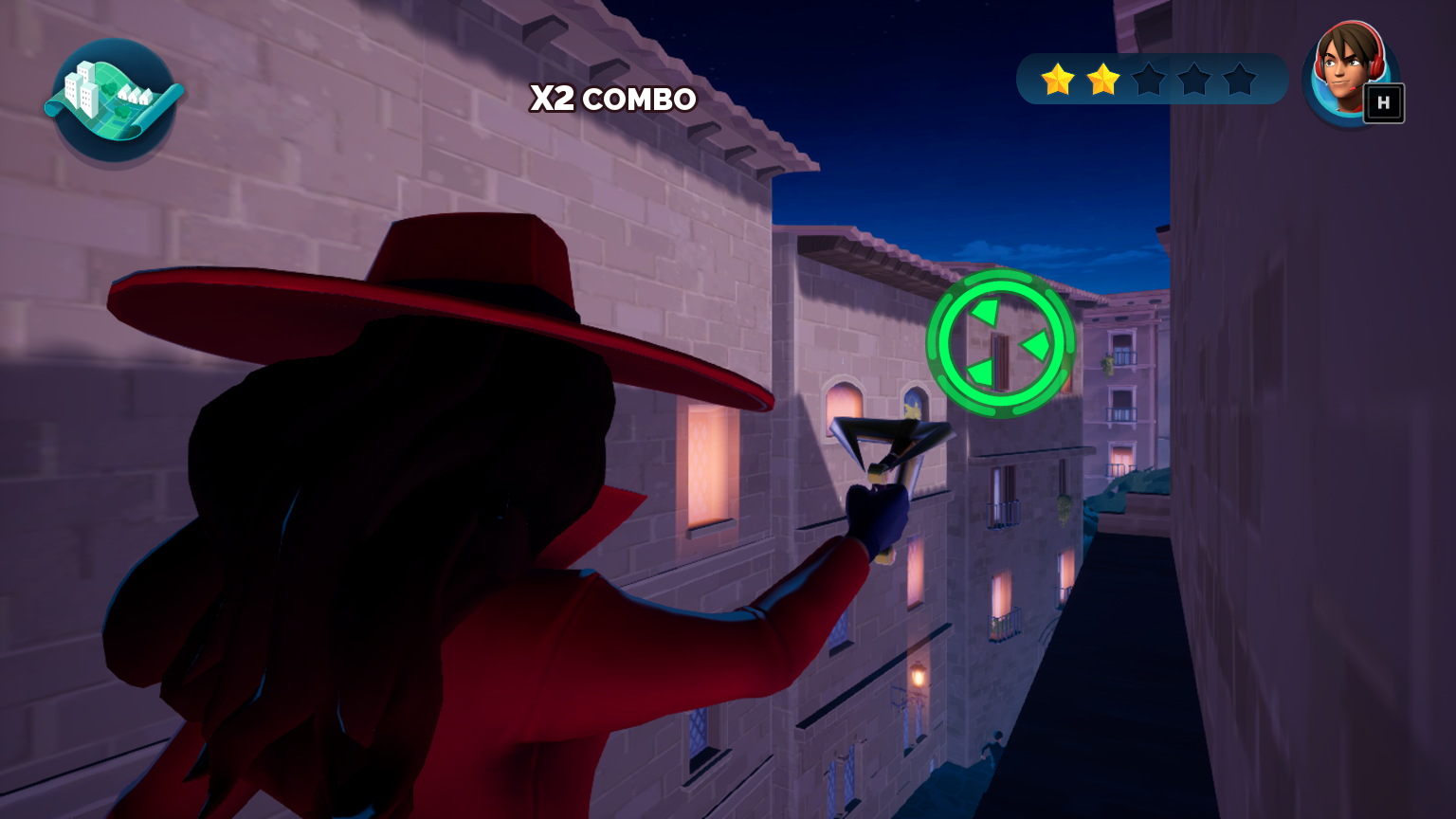The width and height of the screenshot is (1456, 819).
Task: Click the star rating progress bar
Action: coord(1151,79)
